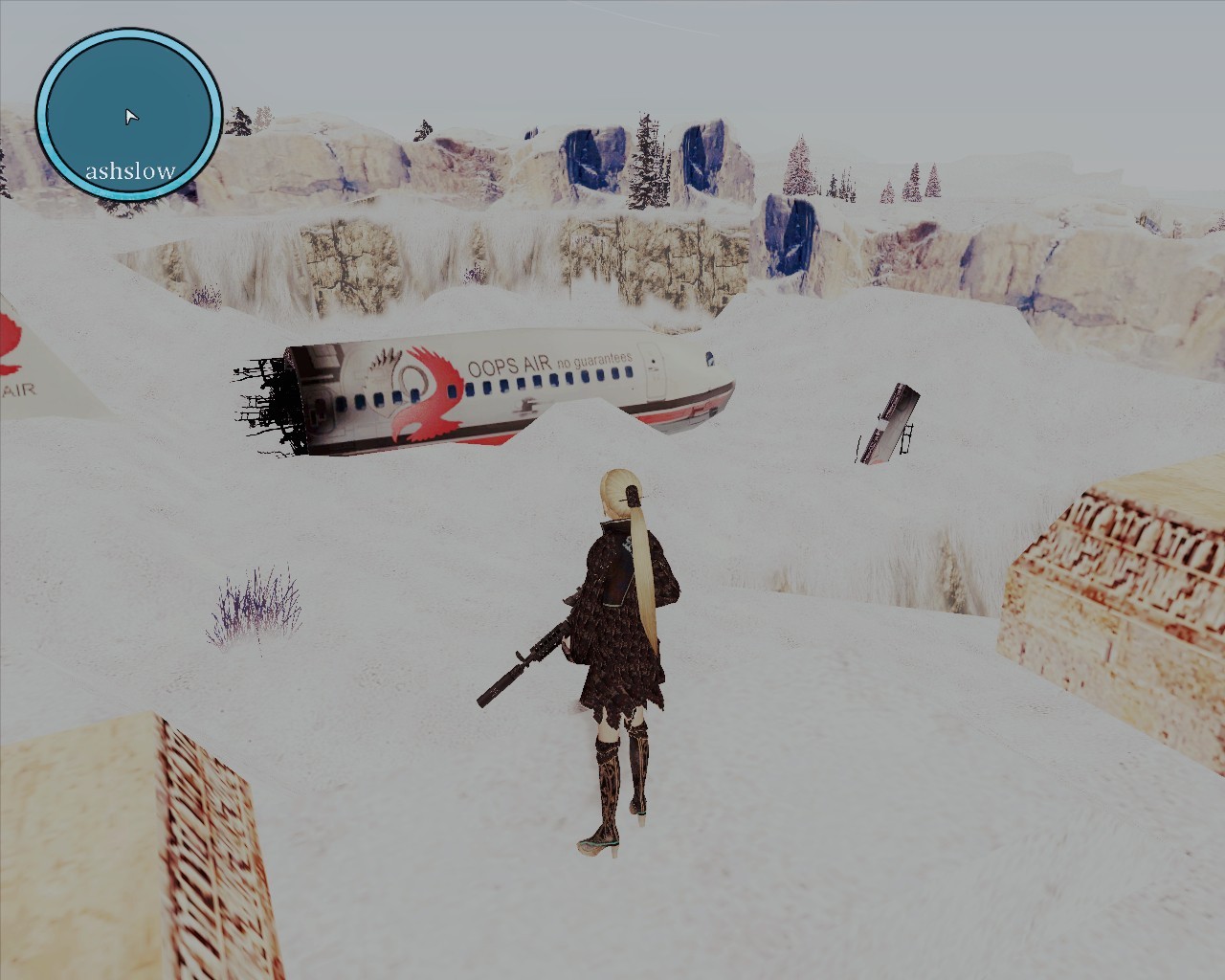Select the ashslow label on the minimap
Screen dimensions: 1225x980
tap(129, 170)
